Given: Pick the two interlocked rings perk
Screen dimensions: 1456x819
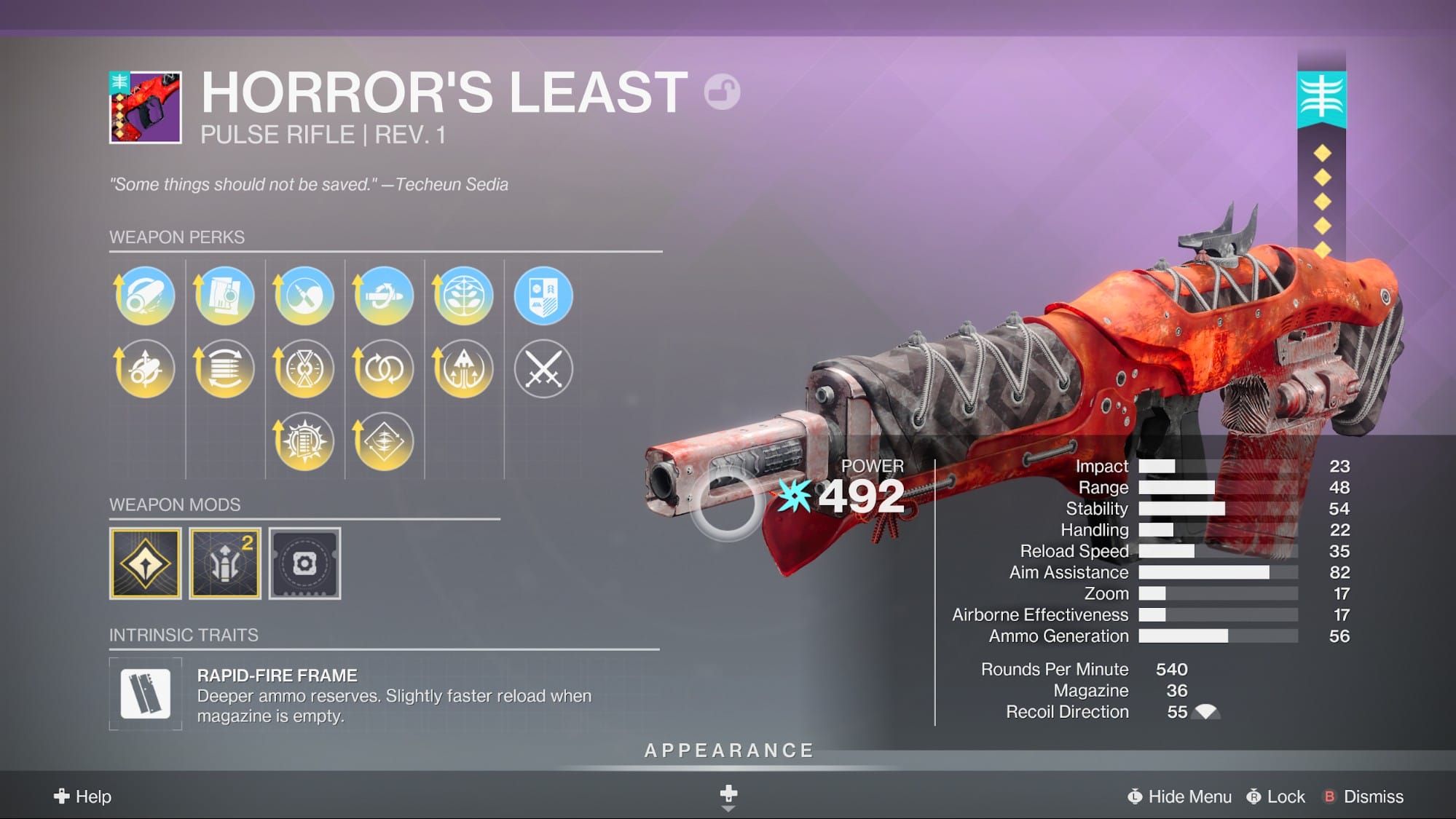Looking at the screenshot, I should pyautogui.click(x=383, y=368).
